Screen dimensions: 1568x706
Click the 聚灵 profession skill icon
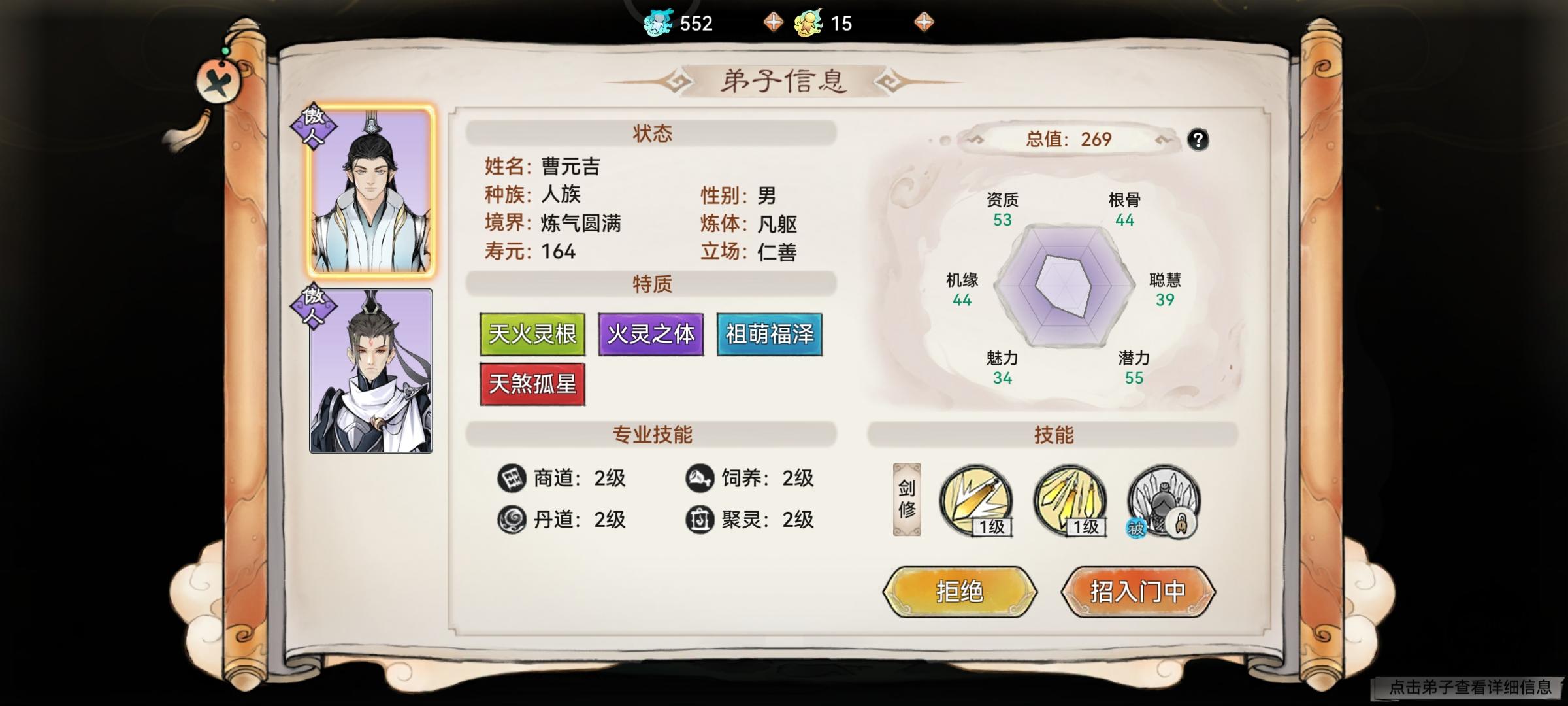[x=700, y=520]
